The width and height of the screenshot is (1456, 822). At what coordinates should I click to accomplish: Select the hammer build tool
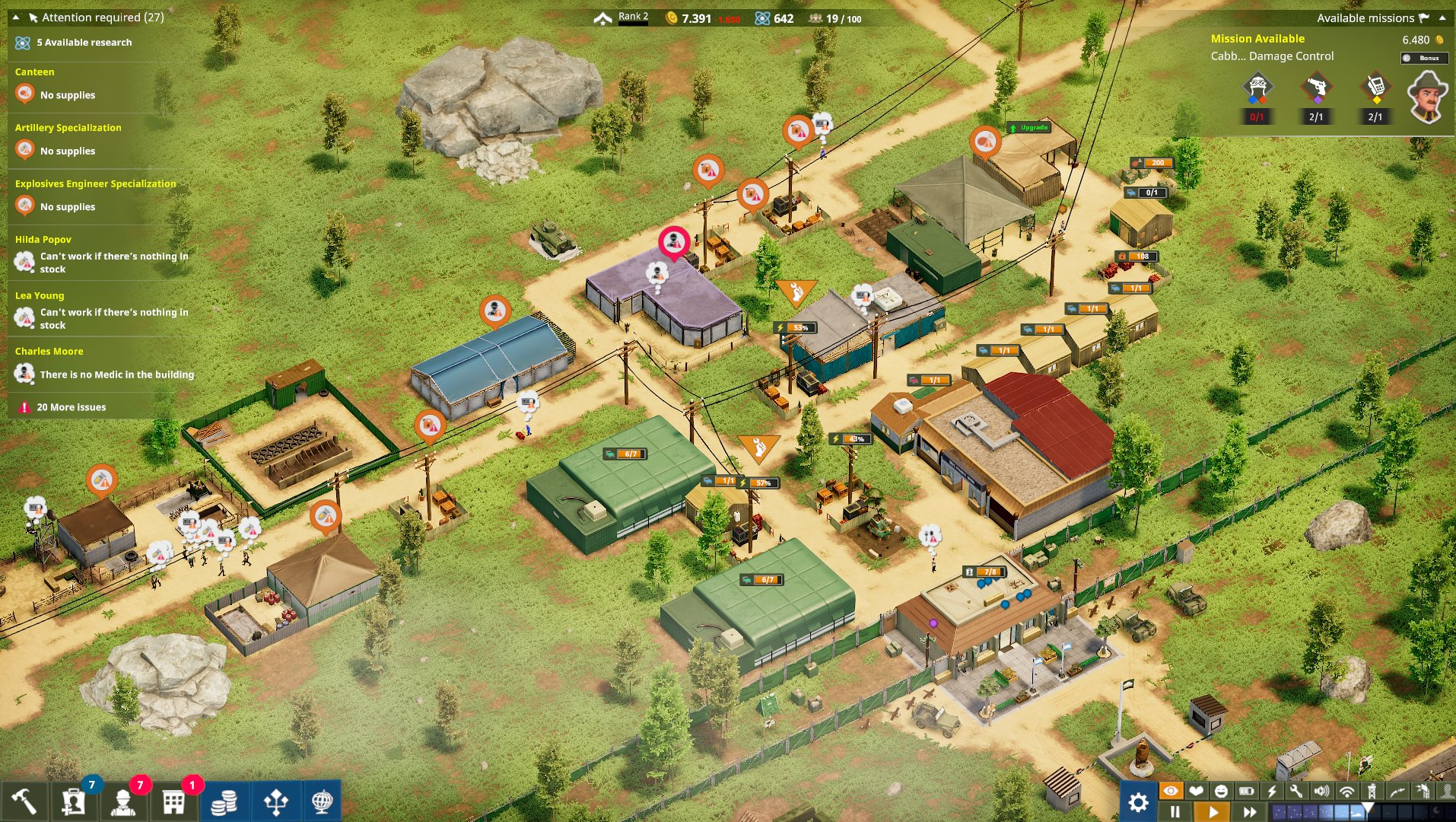24,803
